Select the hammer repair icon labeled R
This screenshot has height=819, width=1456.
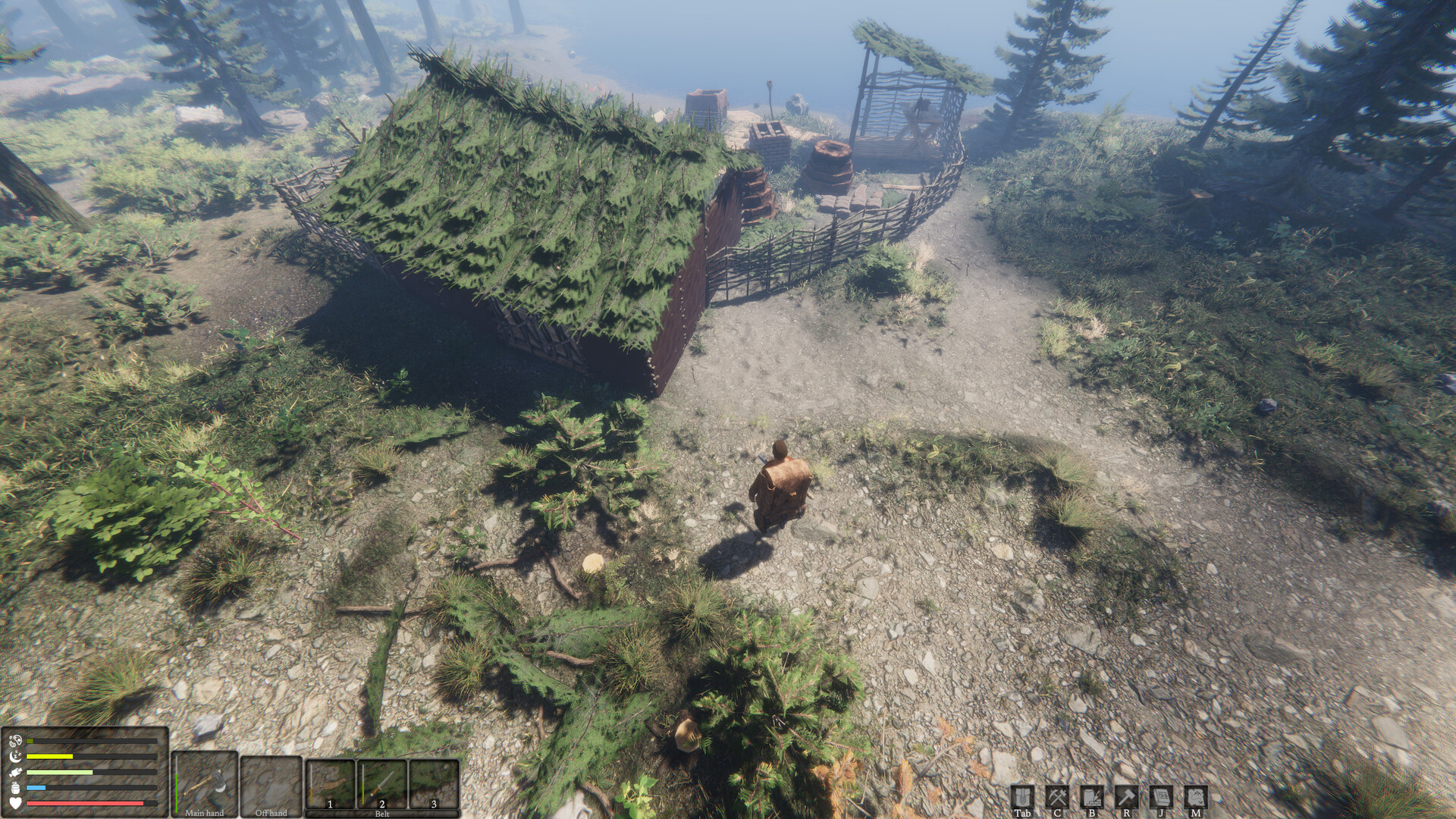tap(1128, 796)
